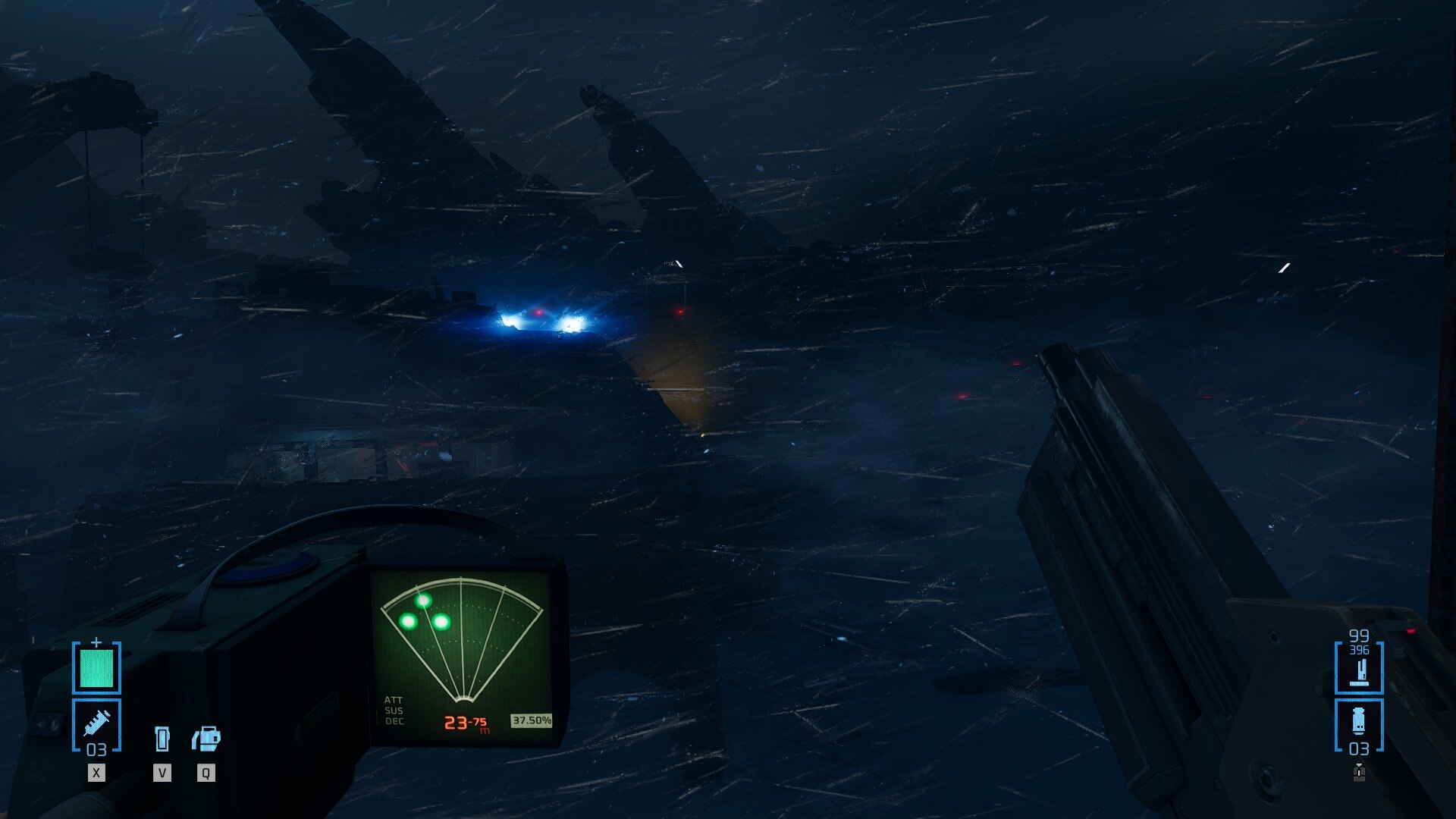
Task: Activate the motion tracker icon
Action: 206,739
